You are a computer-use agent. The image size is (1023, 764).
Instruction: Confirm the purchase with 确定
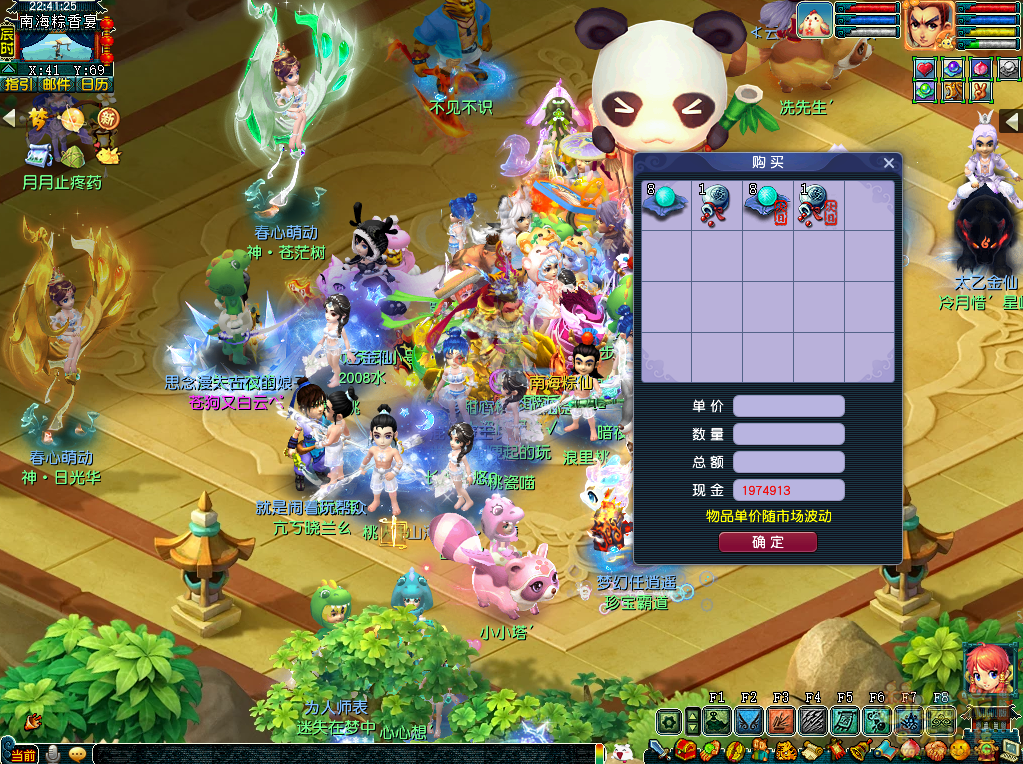pyautogui.click(x=767, y=542)
